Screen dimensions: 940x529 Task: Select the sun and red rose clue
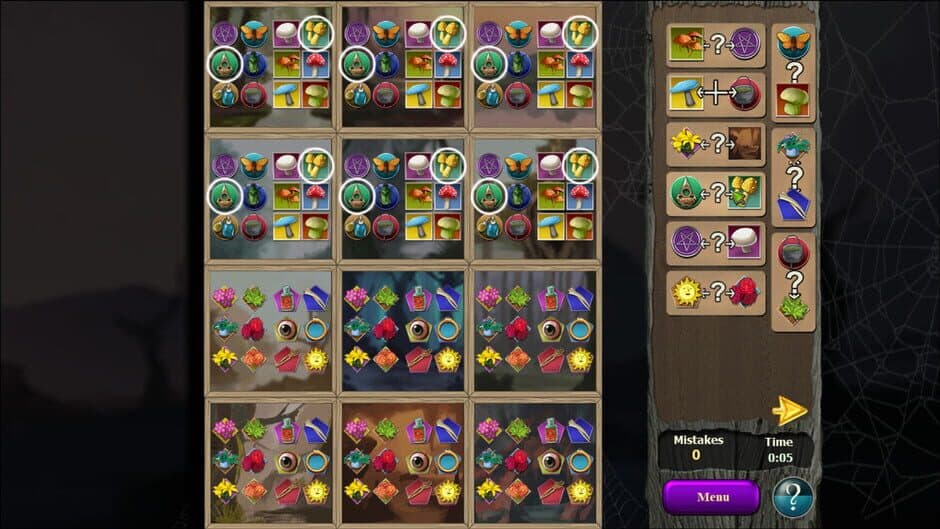(x=715, y=292)
